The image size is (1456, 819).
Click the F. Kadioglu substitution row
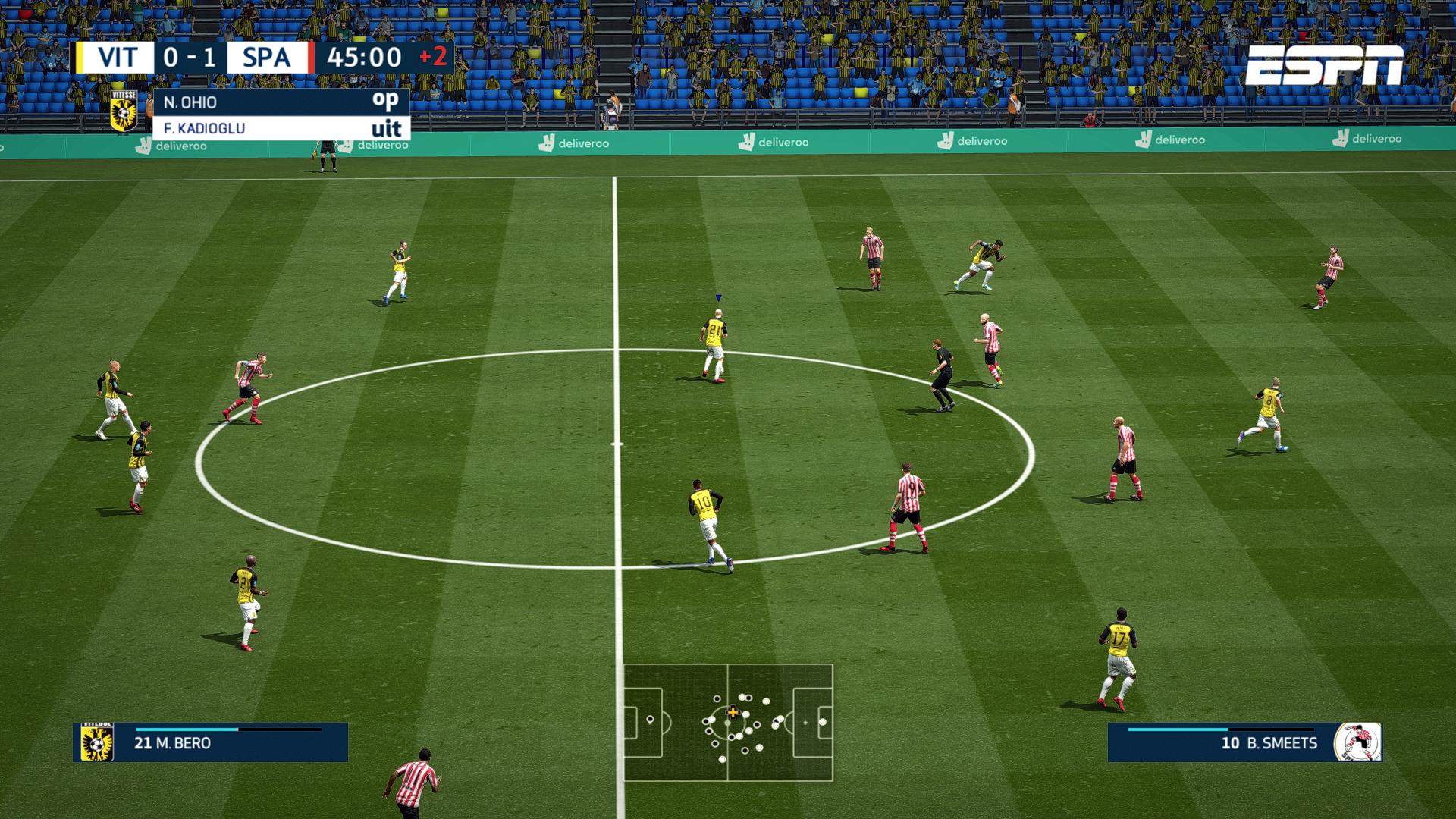281,128
